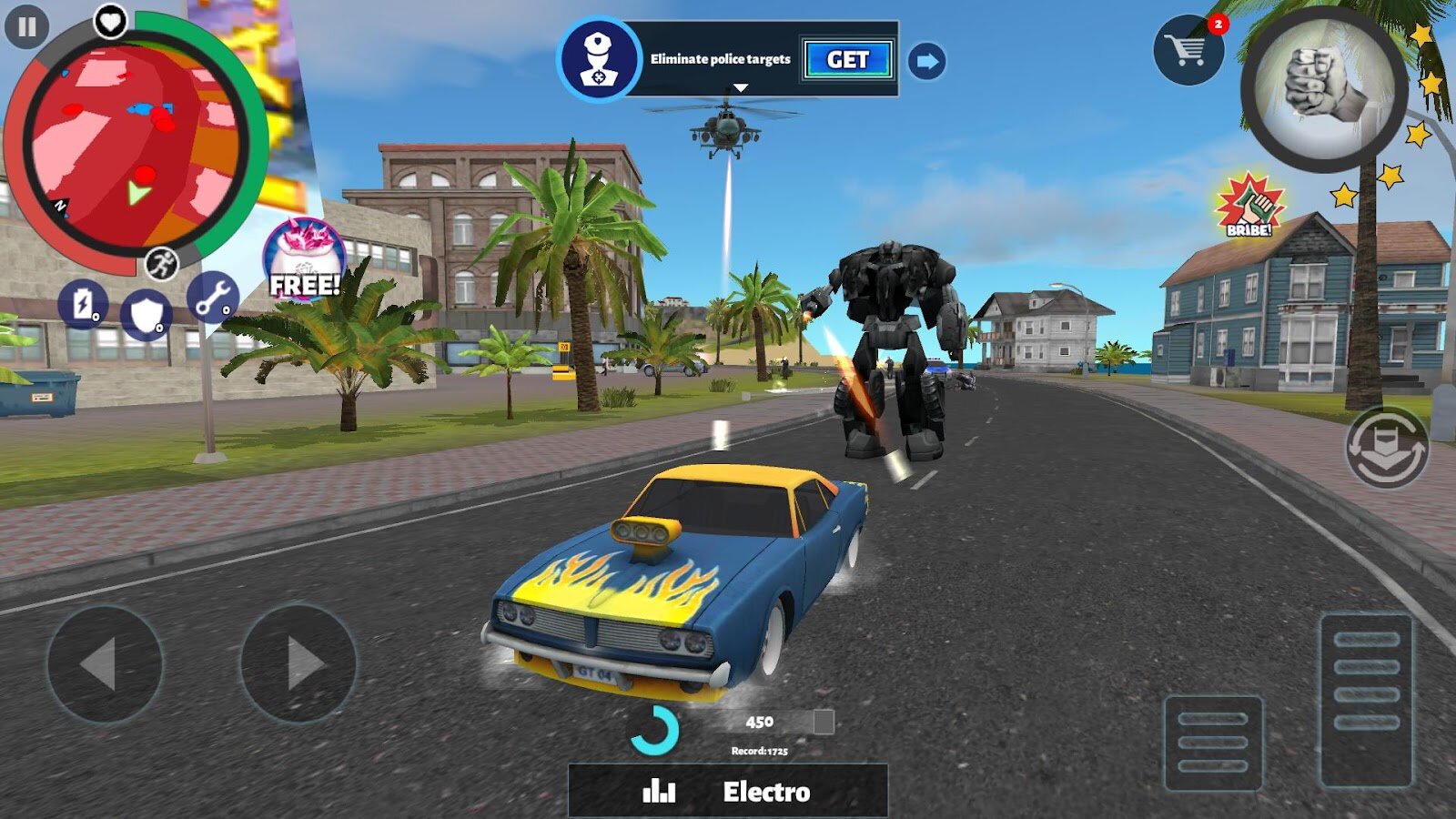
Task: Tap the heart icon above the minimap
Action: (x=111, y=20)
